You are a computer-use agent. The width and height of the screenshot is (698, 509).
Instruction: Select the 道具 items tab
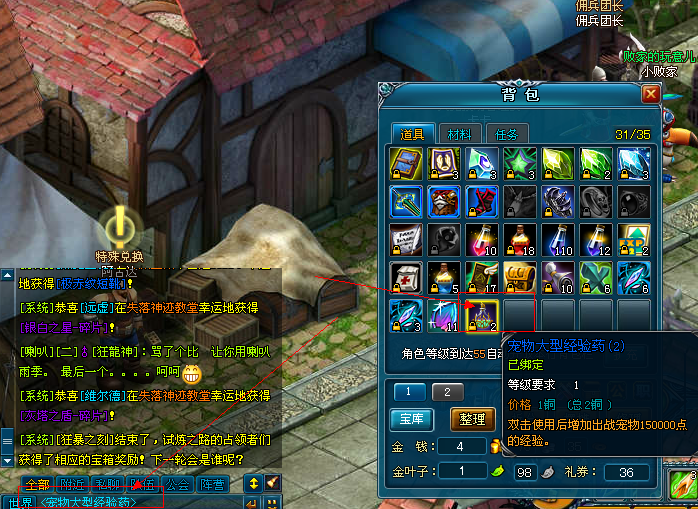click(x=413, y=134)
